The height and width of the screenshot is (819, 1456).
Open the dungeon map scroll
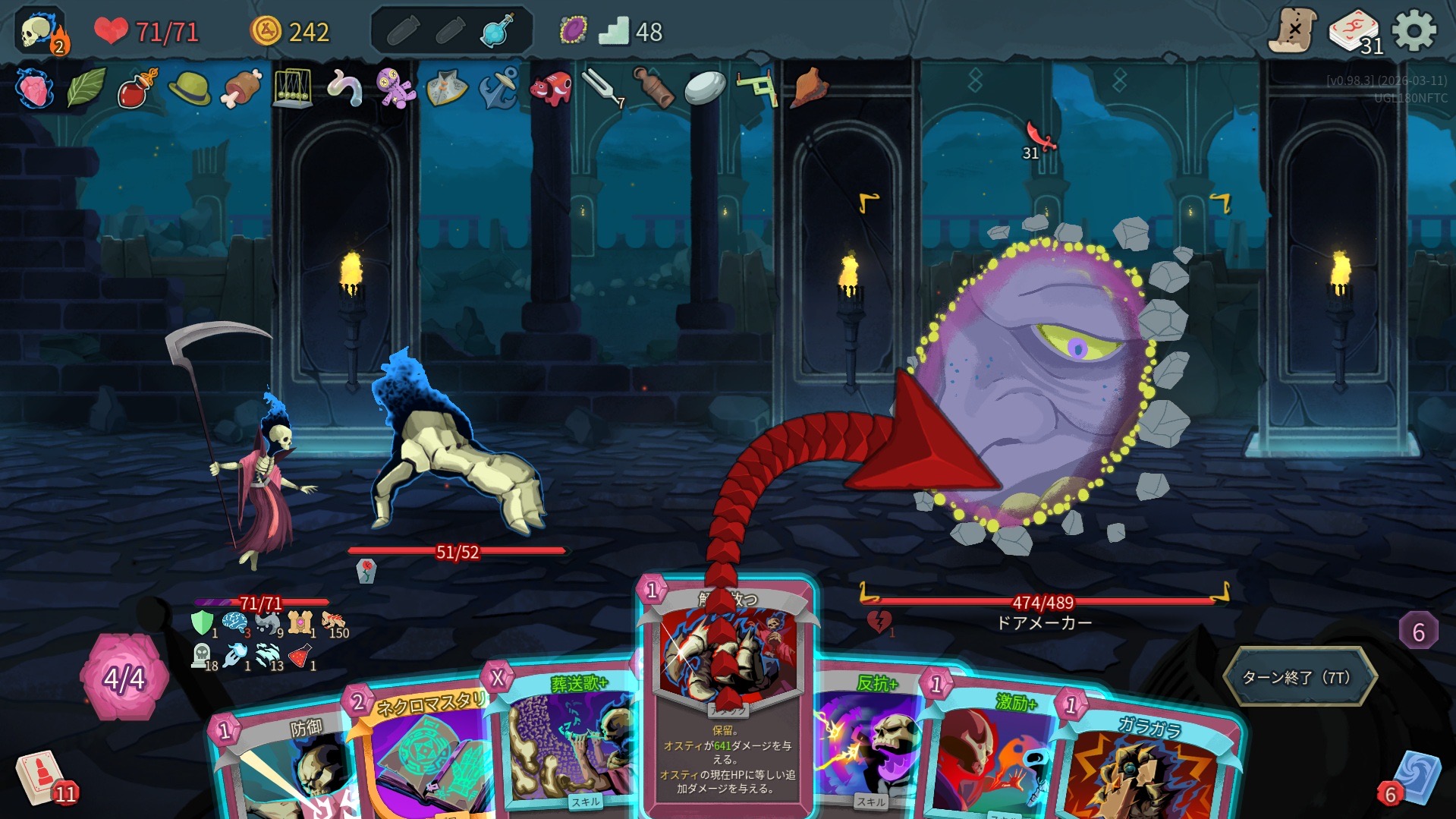click(x=1293, y=31)
